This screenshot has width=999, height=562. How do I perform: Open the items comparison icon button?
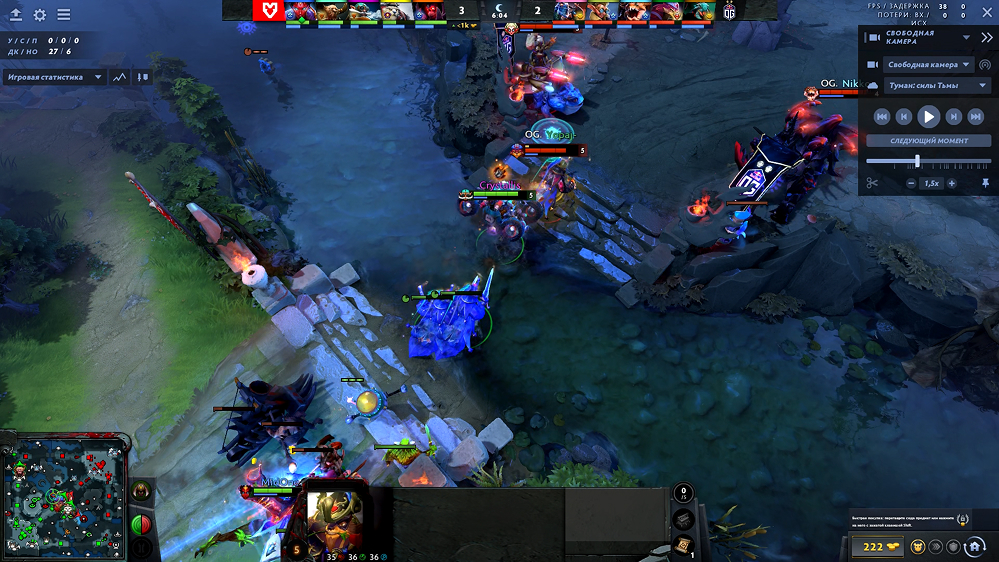[x=143, y=77]
